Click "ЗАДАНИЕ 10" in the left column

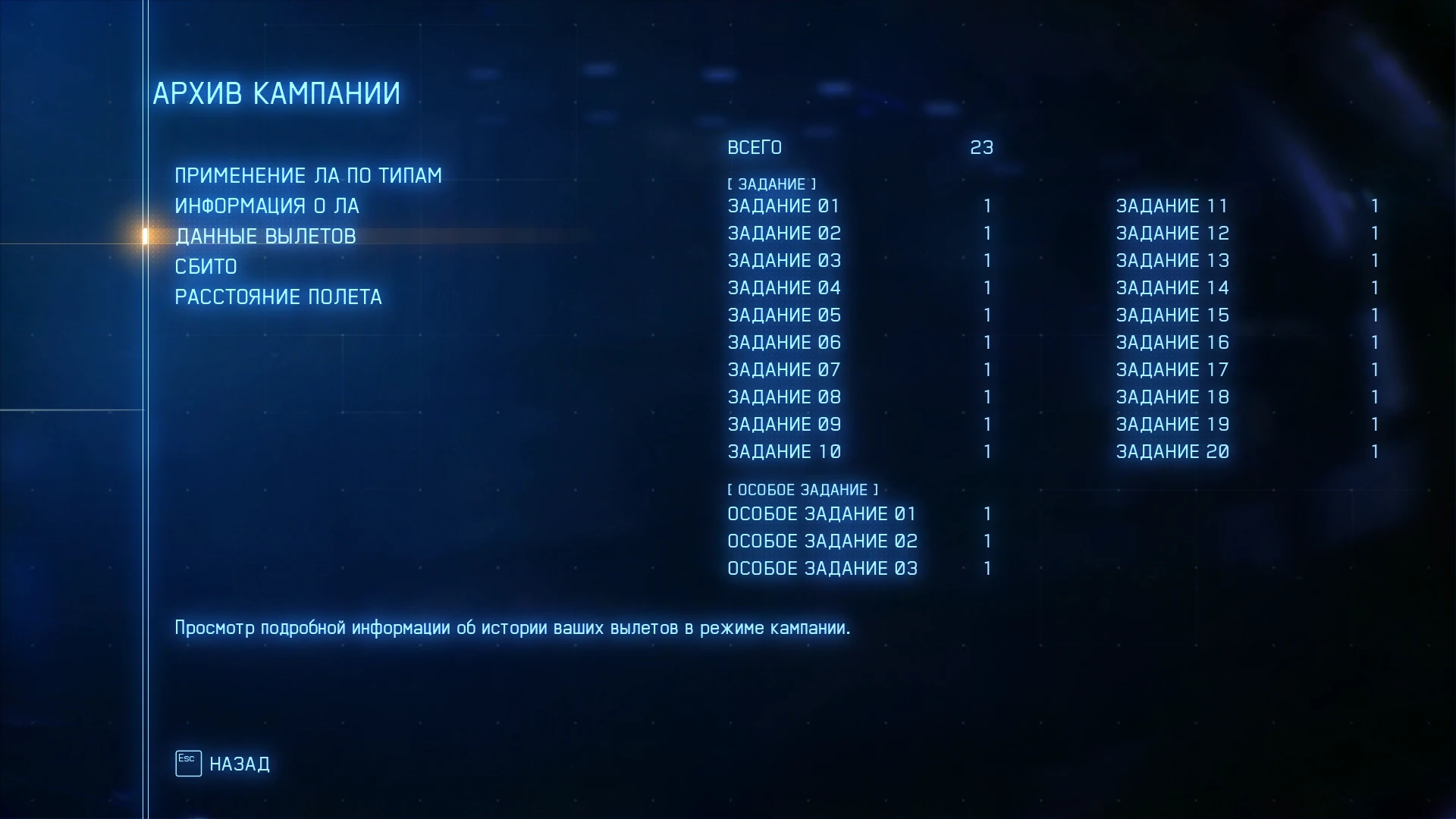pos(784,451)
